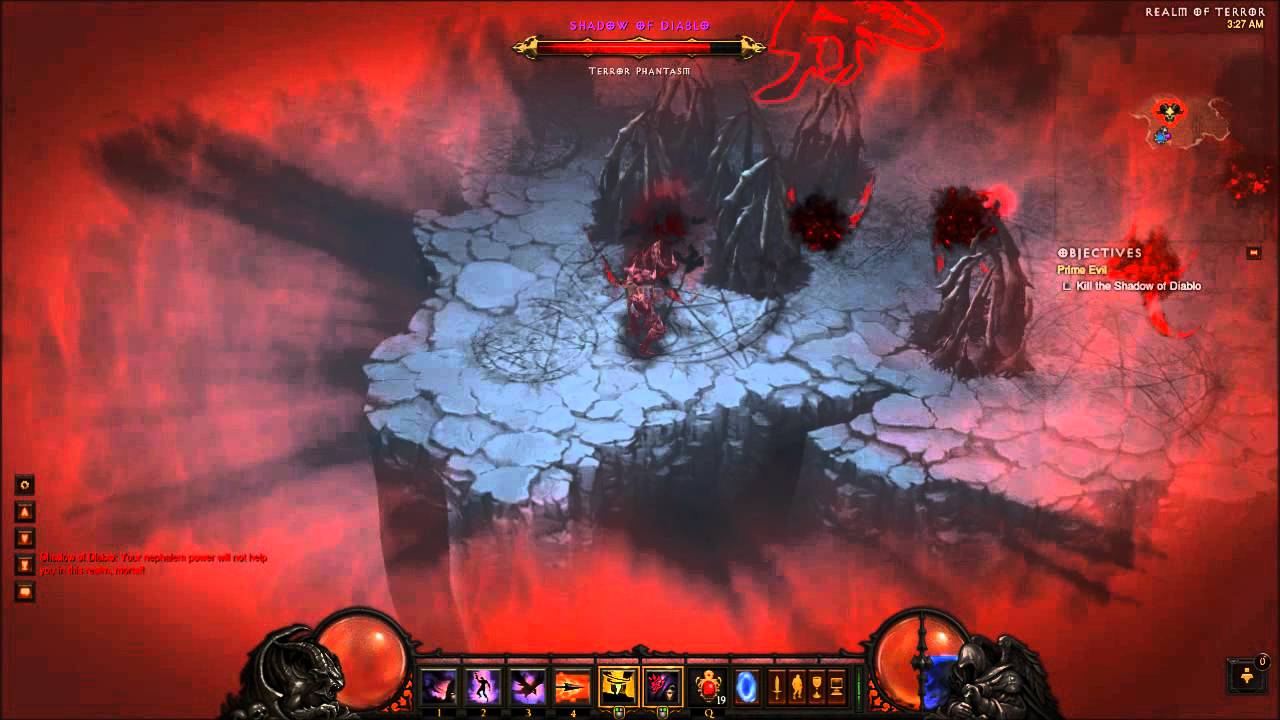Image resolution: width=1280 pixels, height=720 pixels.
Task: Open chat settings gear icon
Action: click(x=26, y=485)
